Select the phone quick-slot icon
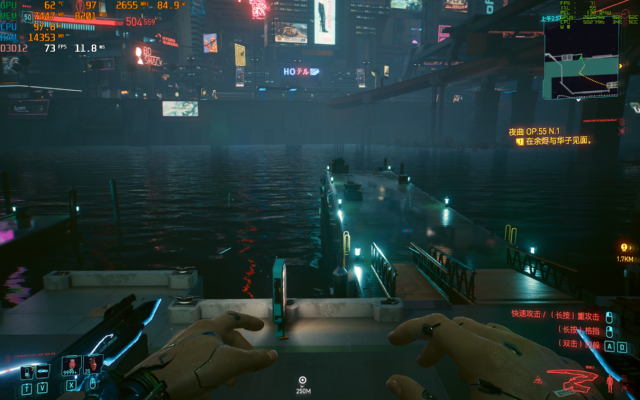The height and width of the screenshot is (400, 640). pyautogui.click(x=27, y=372)
